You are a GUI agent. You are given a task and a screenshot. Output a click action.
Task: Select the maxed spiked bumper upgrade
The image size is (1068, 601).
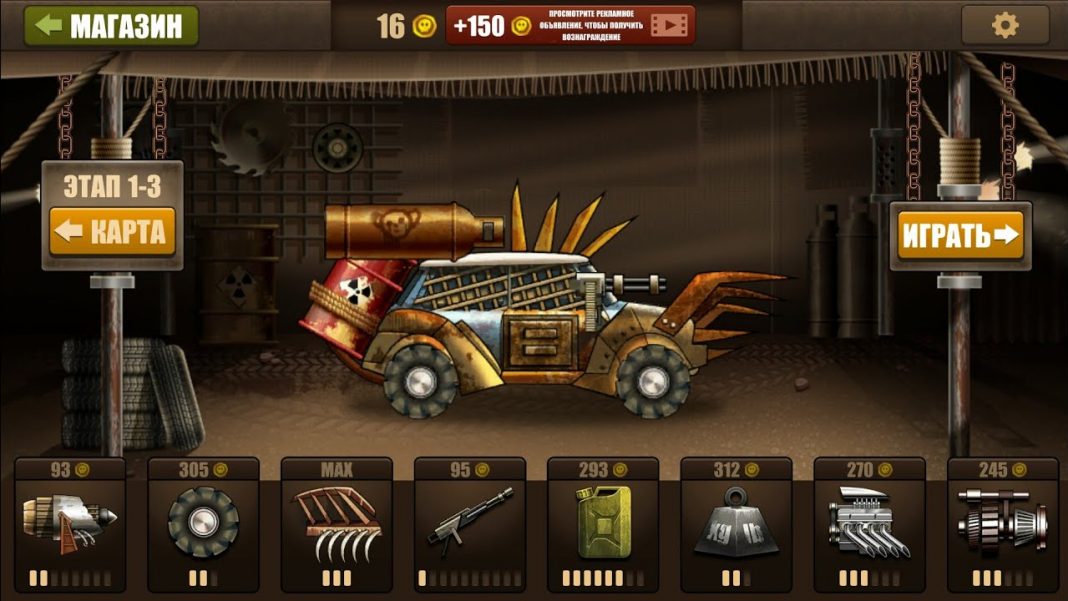click(x=336, y=525)
